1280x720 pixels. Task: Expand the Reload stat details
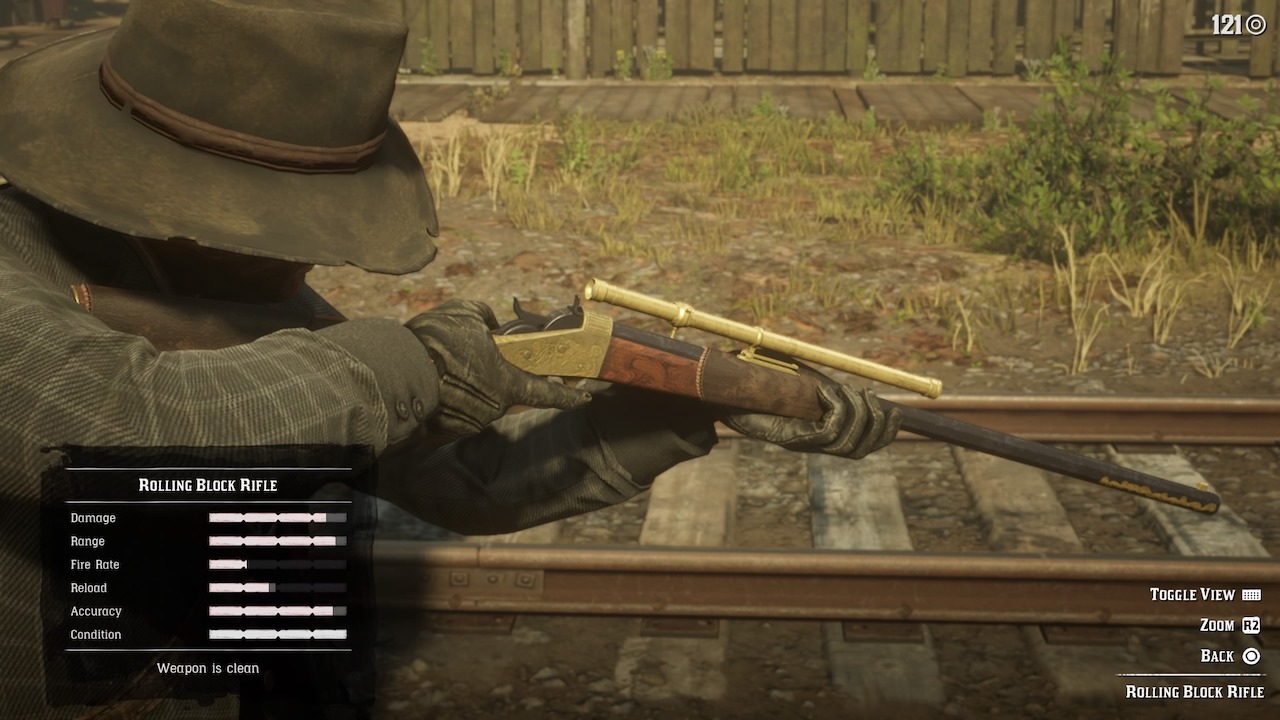coord(277,588)
